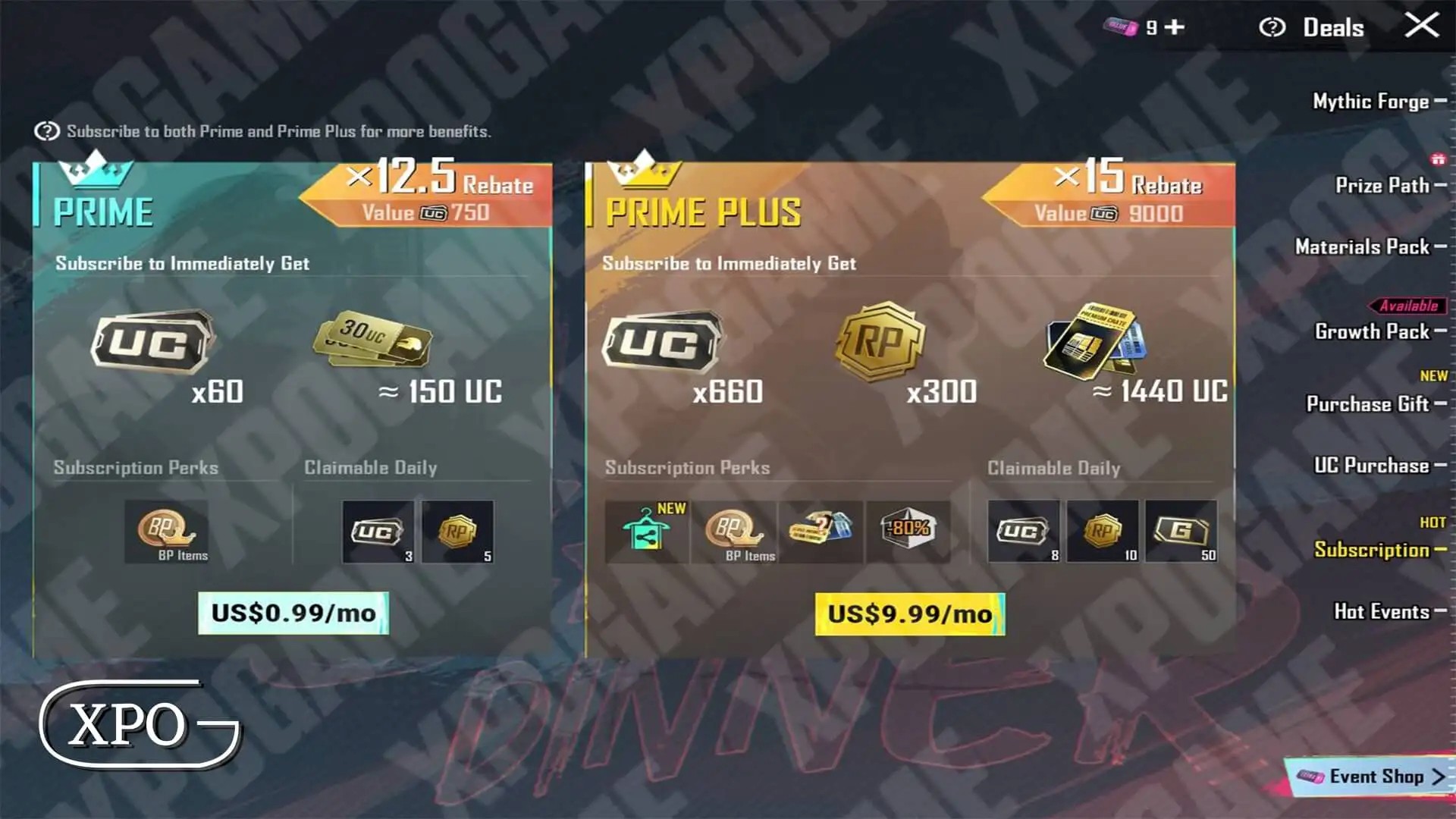
Task: Click the crate coupon perk icon in Prime Plus
Action: pos(820,529)
